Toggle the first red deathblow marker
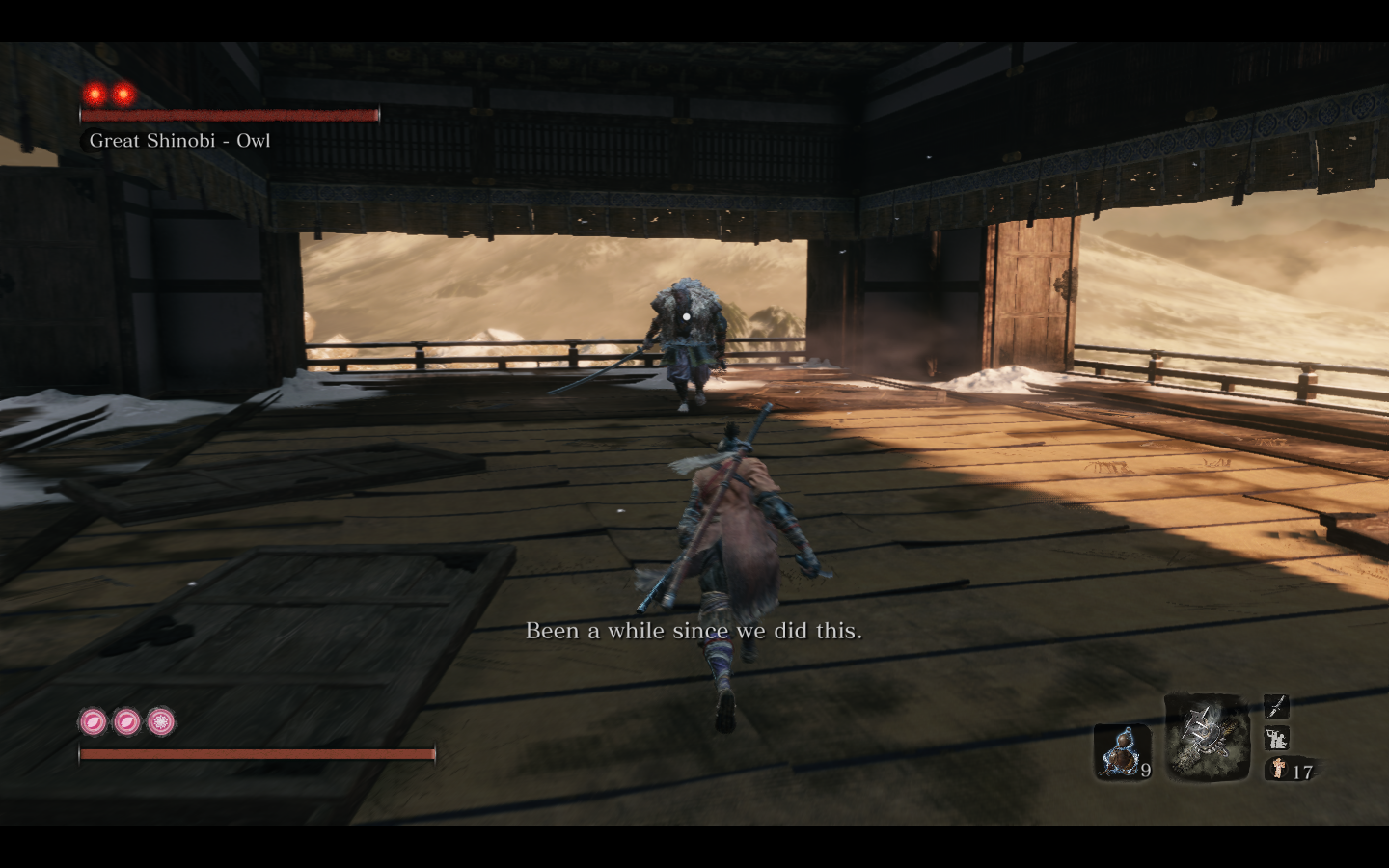Screen dimensions: 1389x868 pos(94,95)
